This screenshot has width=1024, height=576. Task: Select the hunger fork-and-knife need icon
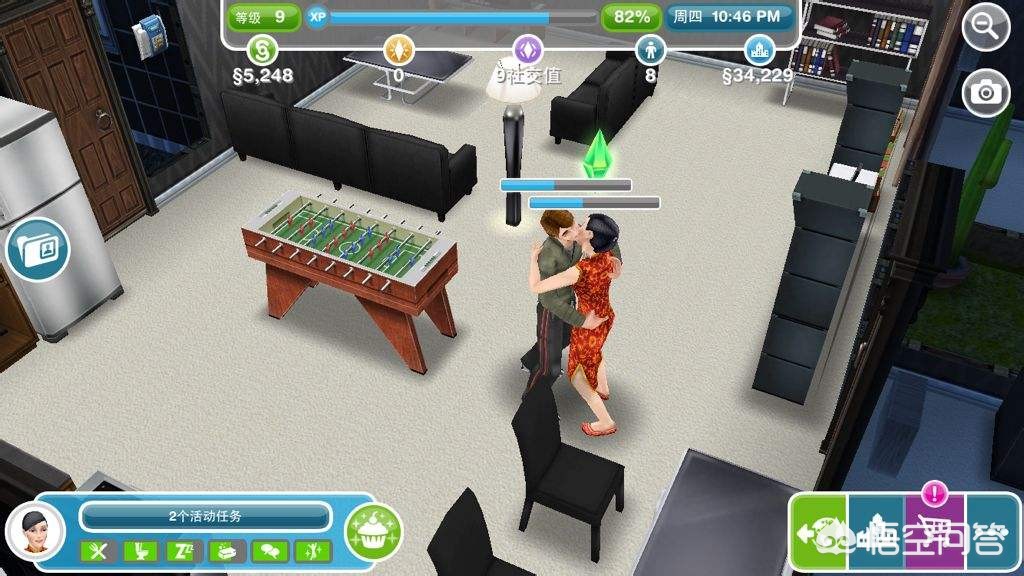[98, 550]
